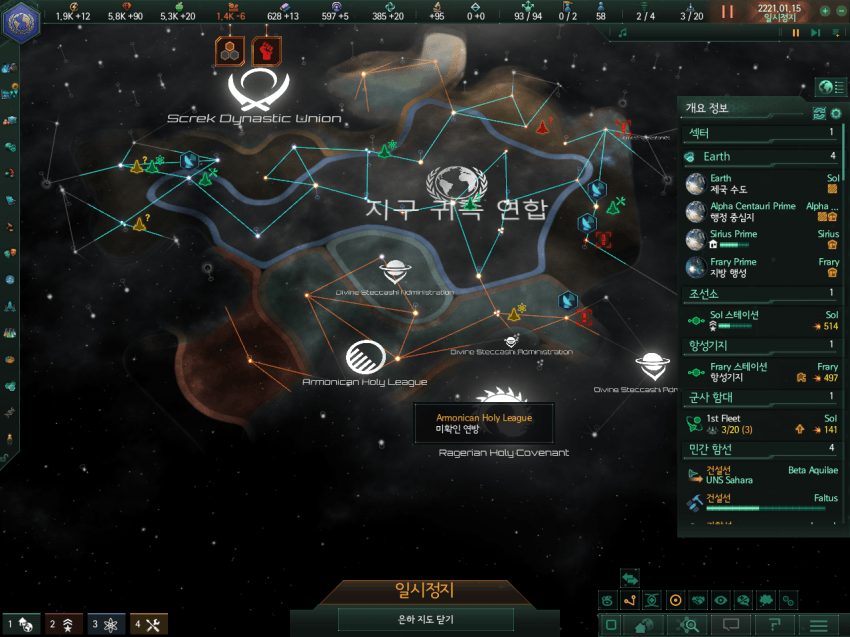Click the red fist unrest alert
This screenshot has height=637, width=850.
(x=267, y=51)
